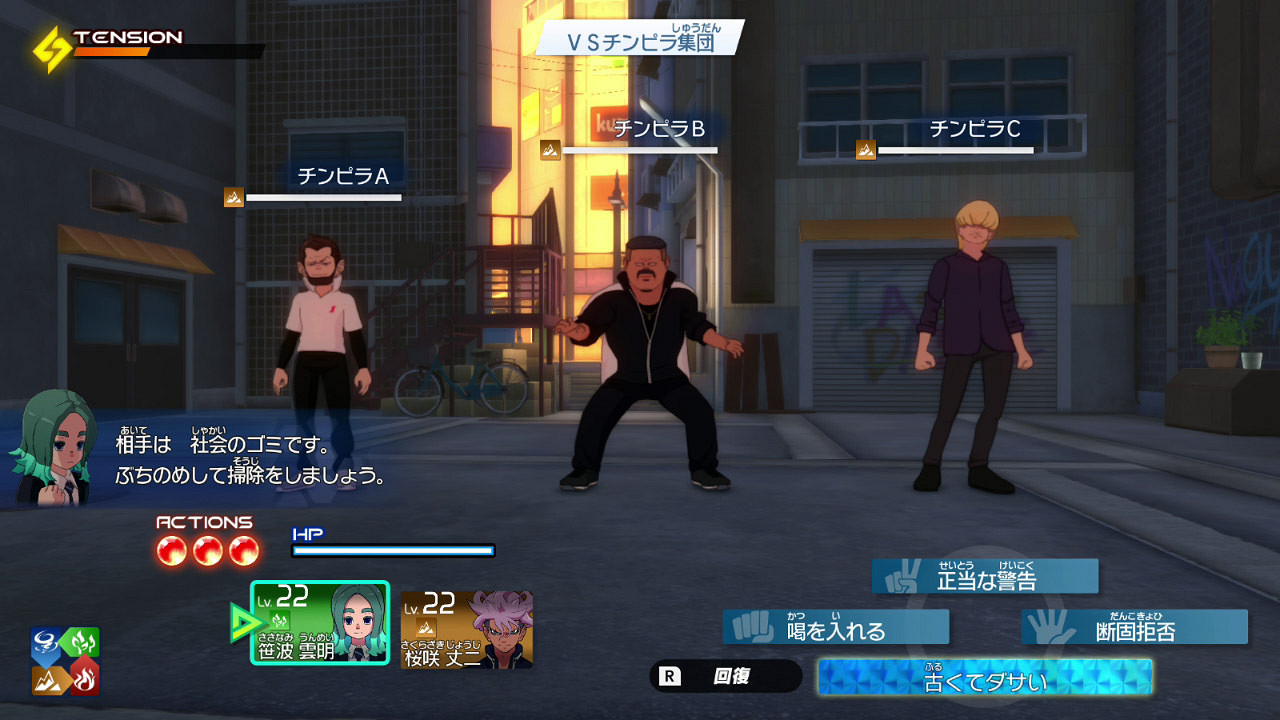The width and height of the screenshot is (1280, 720).
Task: Select the red fire element icon
Action: click(x=86, y=680)
